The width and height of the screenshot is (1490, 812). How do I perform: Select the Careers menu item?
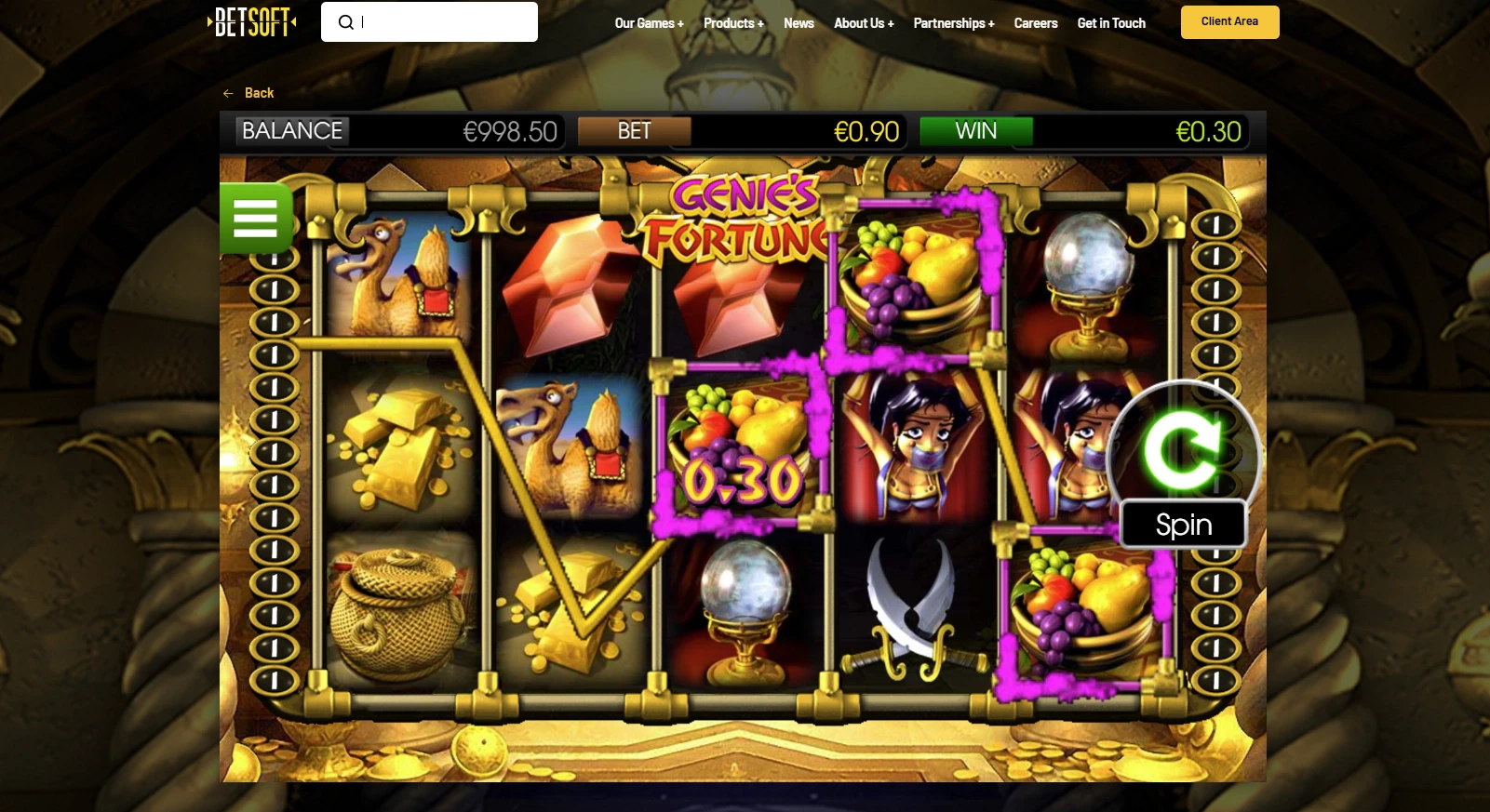1035,23
